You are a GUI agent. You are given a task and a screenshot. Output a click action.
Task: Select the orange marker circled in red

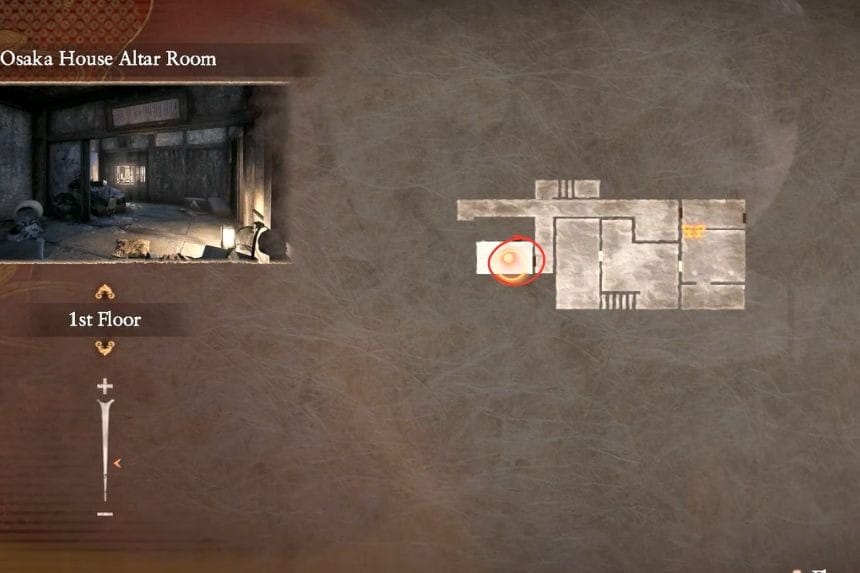click(x=510, y=262)
